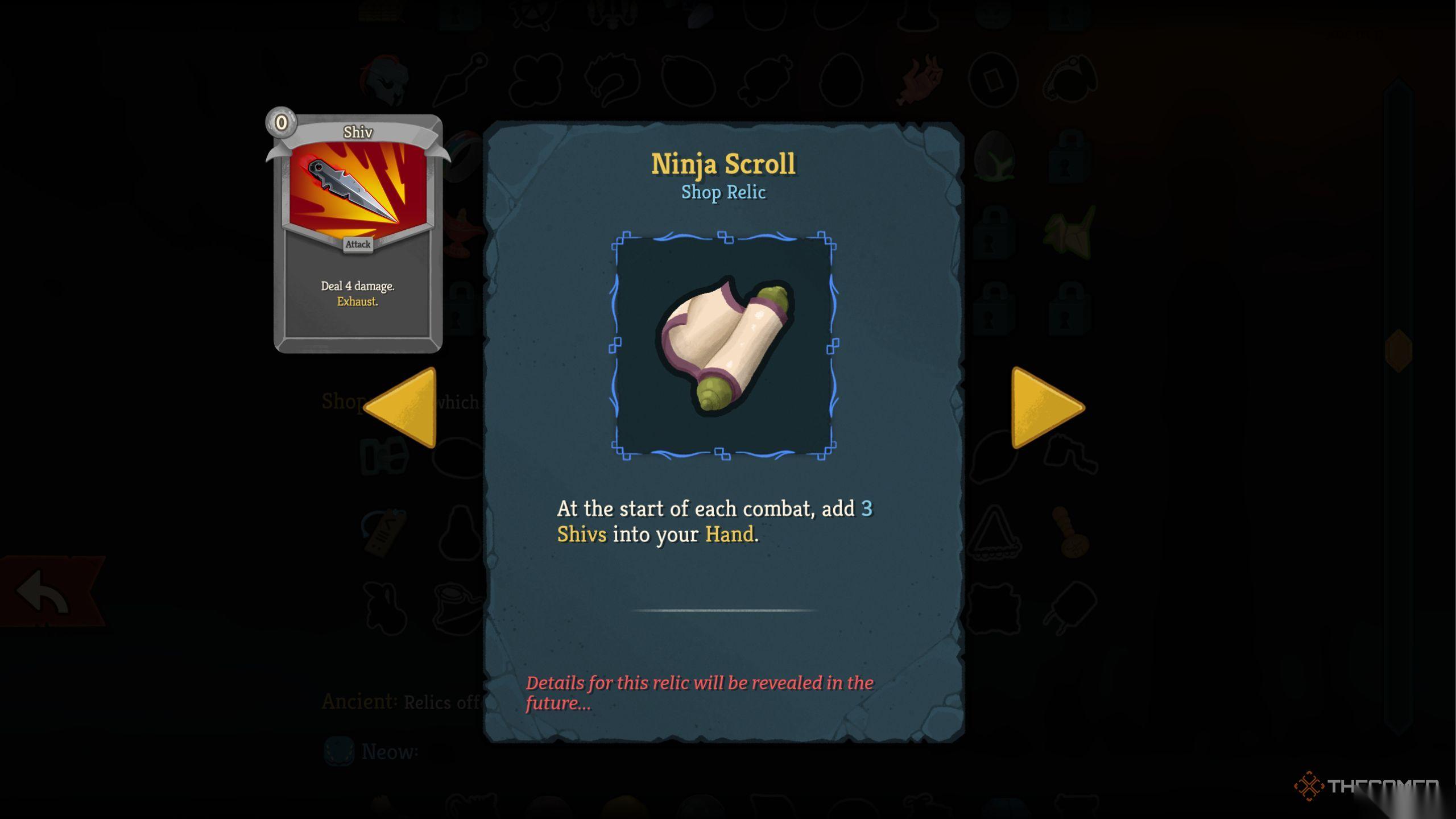Click the Ninja Scroll relic image
The height and width of the screenshot is (819, 1456).
[x=723, y=345]
